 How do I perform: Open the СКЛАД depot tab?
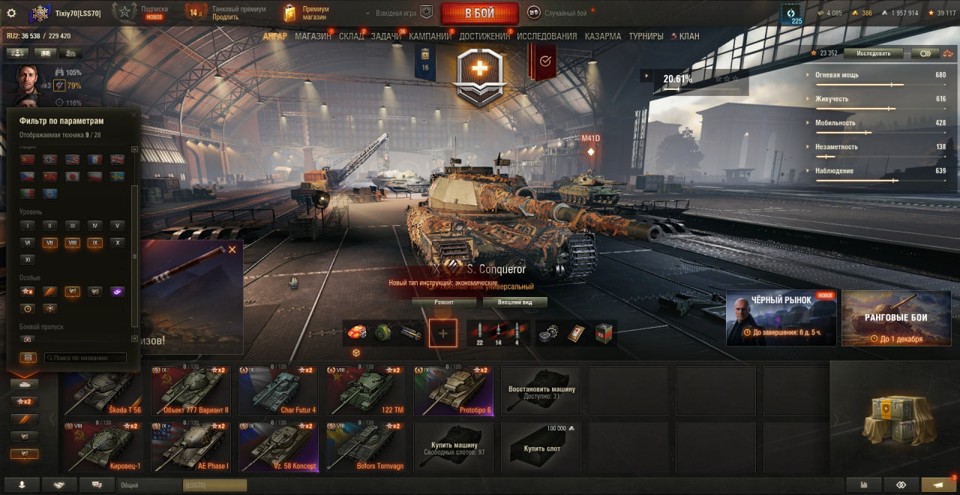(352, 36)
